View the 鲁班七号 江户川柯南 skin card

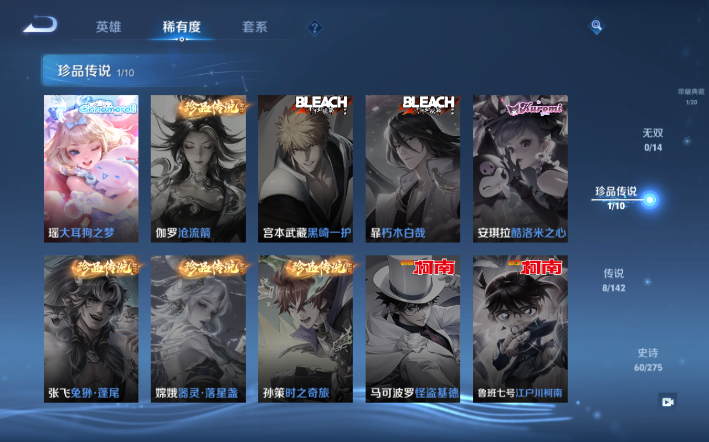tap(520, 329)
